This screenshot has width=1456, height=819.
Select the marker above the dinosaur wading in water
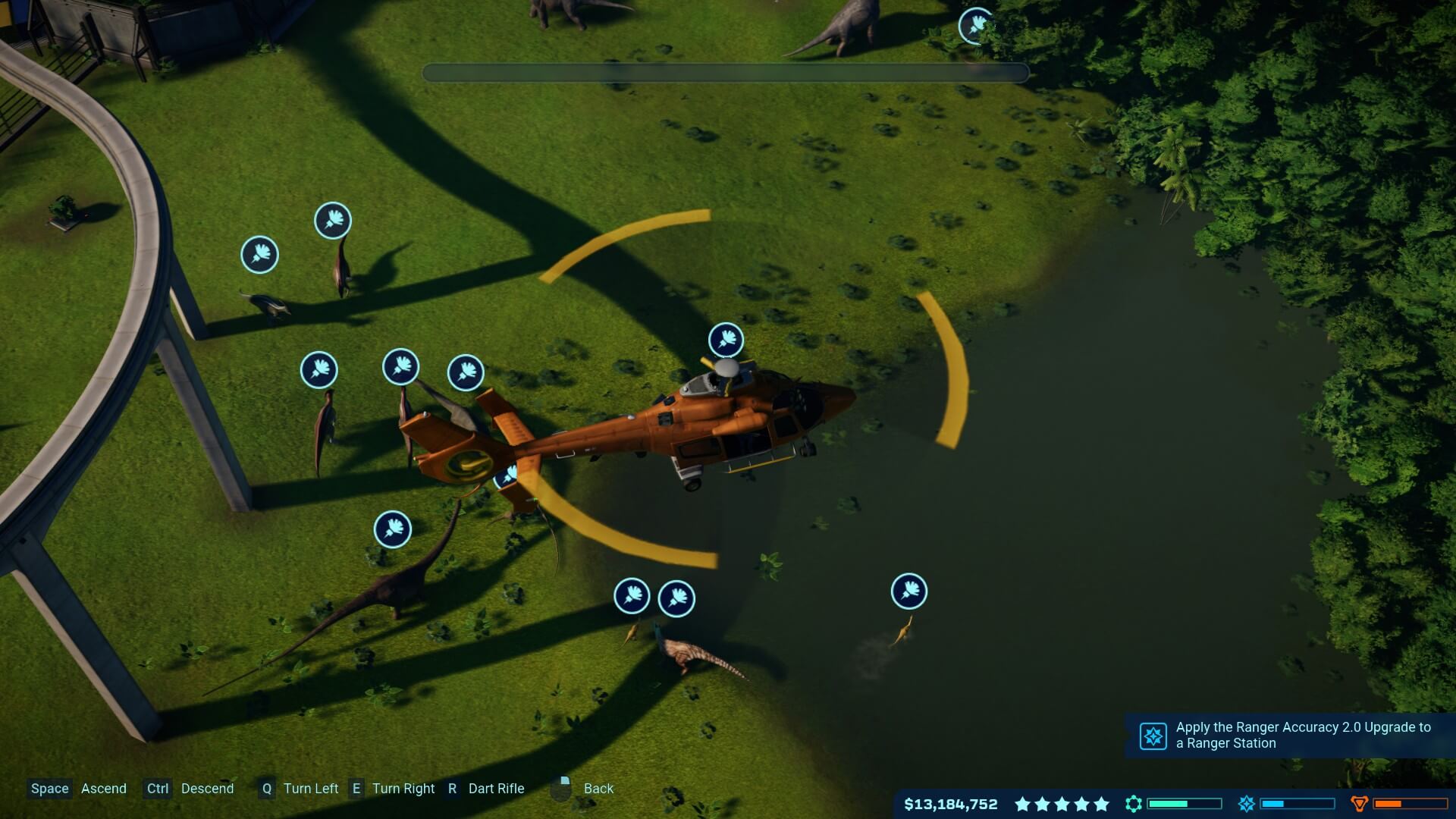[908, 591]
